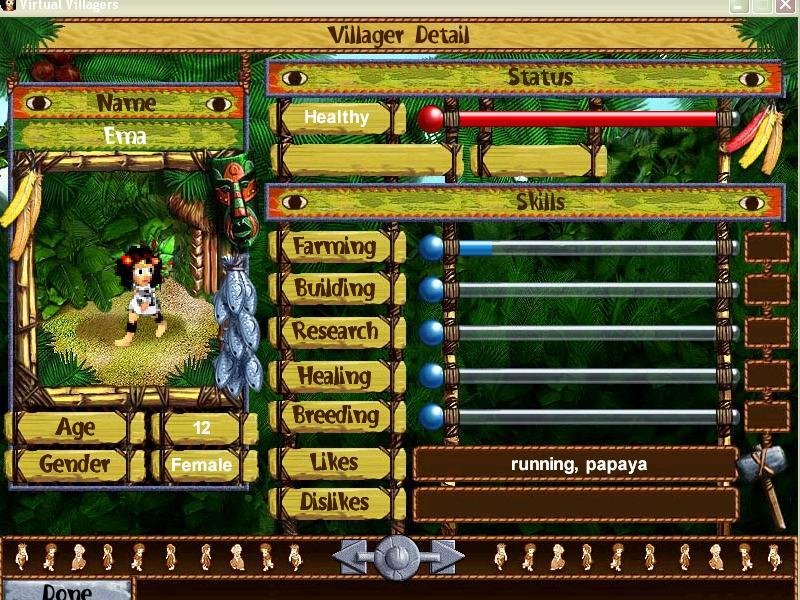Minimize the Virtual Villagers window

(739, 6)
